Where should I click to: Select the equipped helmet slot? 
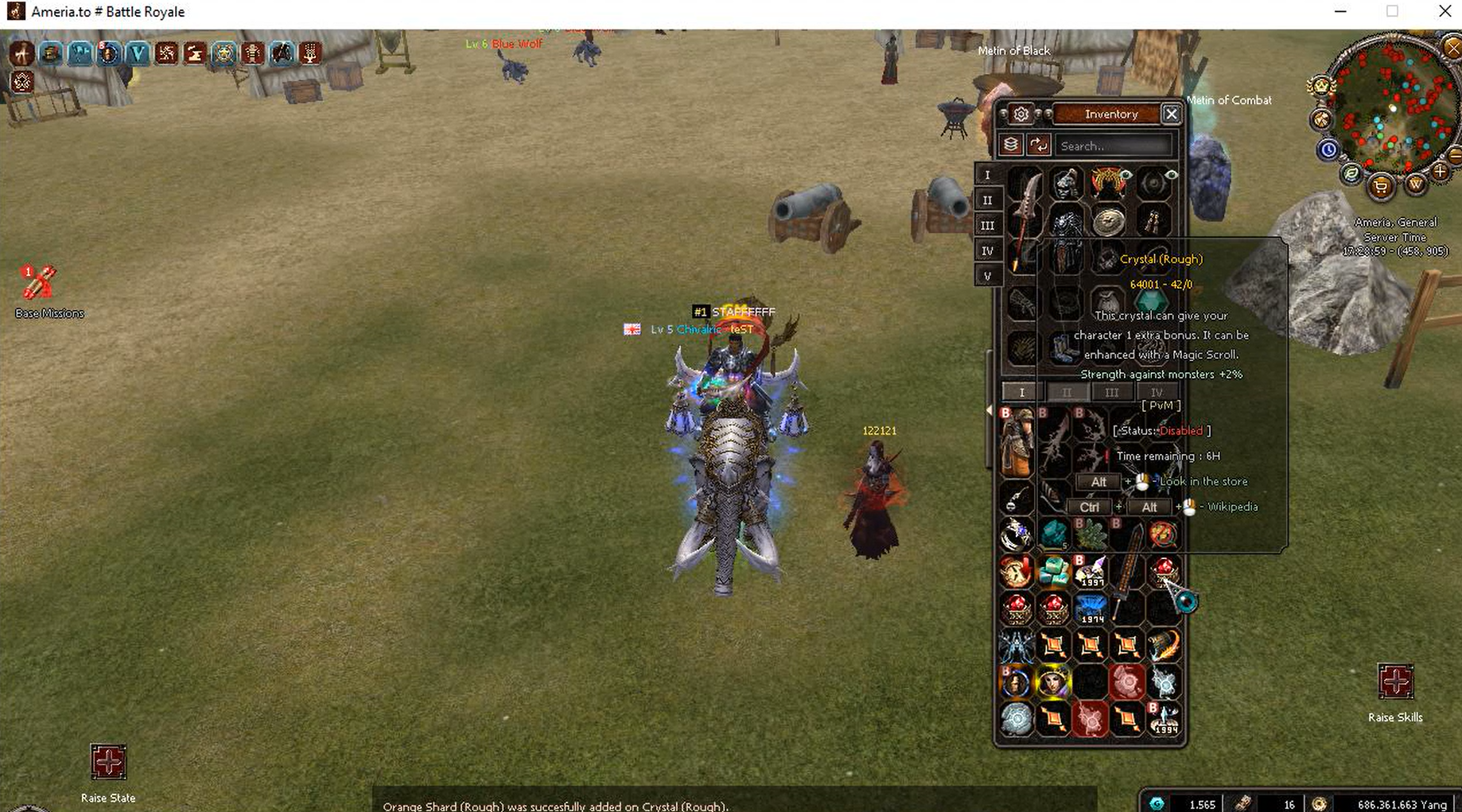tap(1066, 184)
